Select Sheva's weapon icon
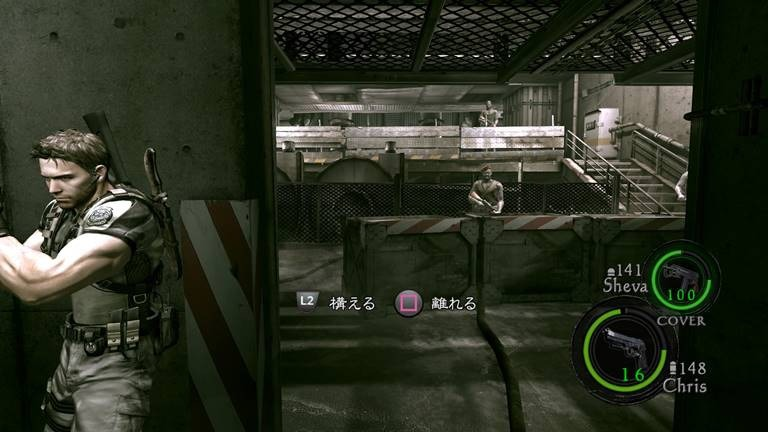 pyautogui.click(x=680, y=274)
